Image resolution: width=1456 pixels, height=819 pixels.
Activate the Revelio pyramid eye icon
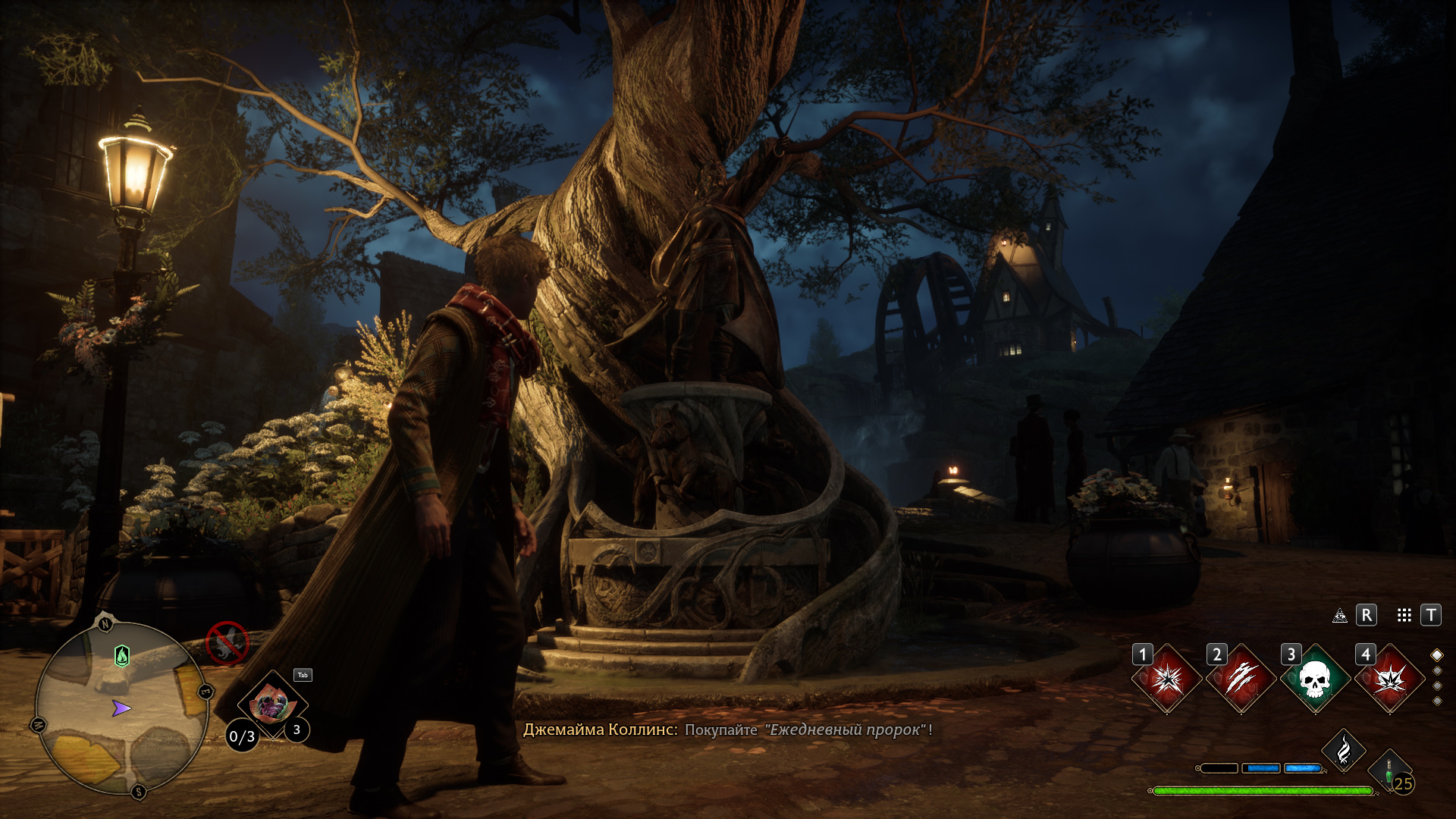1340,615
